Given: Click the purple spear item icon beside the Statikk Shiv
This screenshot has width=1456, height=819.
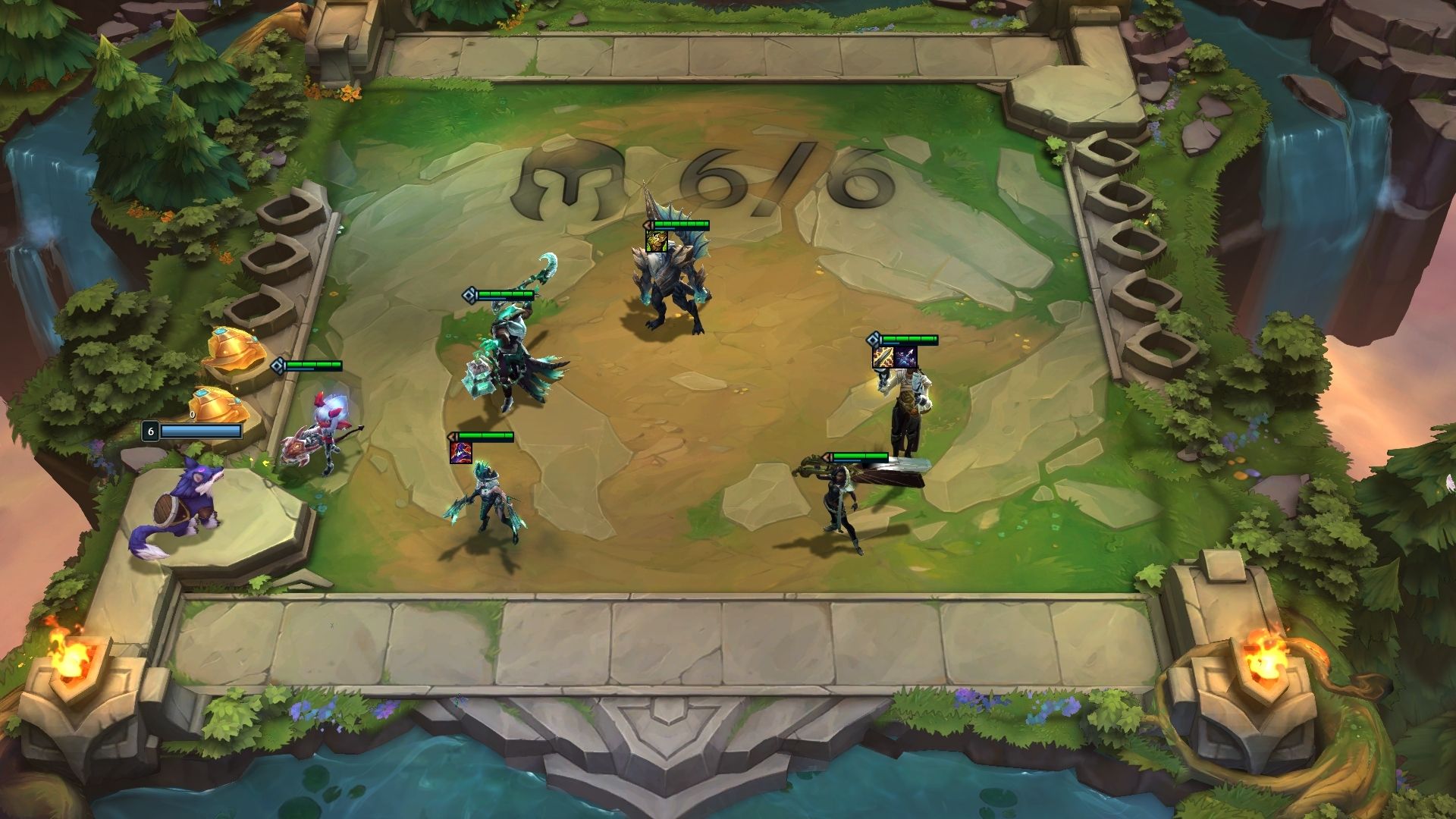Looking at the screenshot, I should [905, 356].
